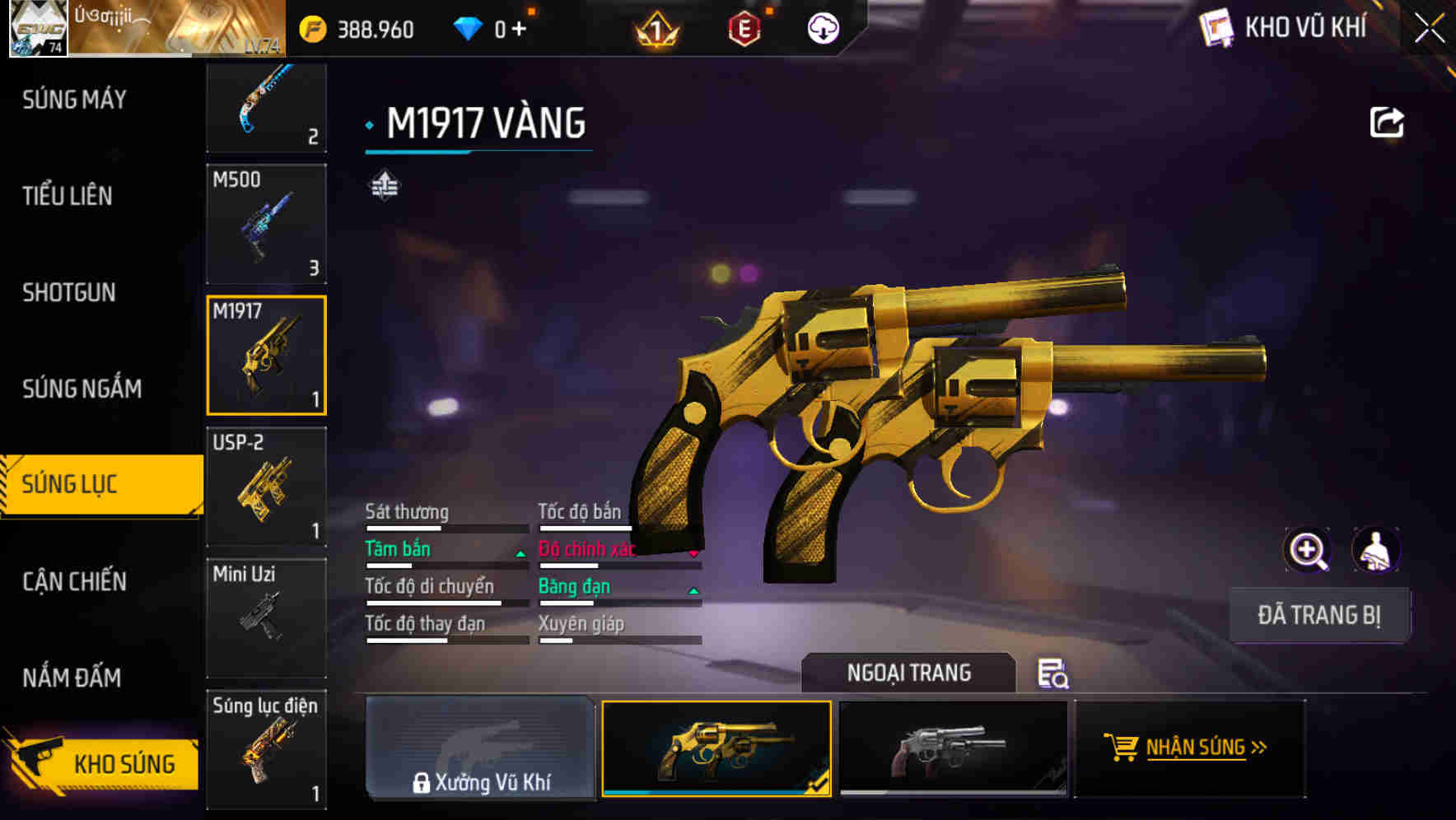
Task: Zoom the weapon using the magnifier icon
Action: (x=1308, y=550)
